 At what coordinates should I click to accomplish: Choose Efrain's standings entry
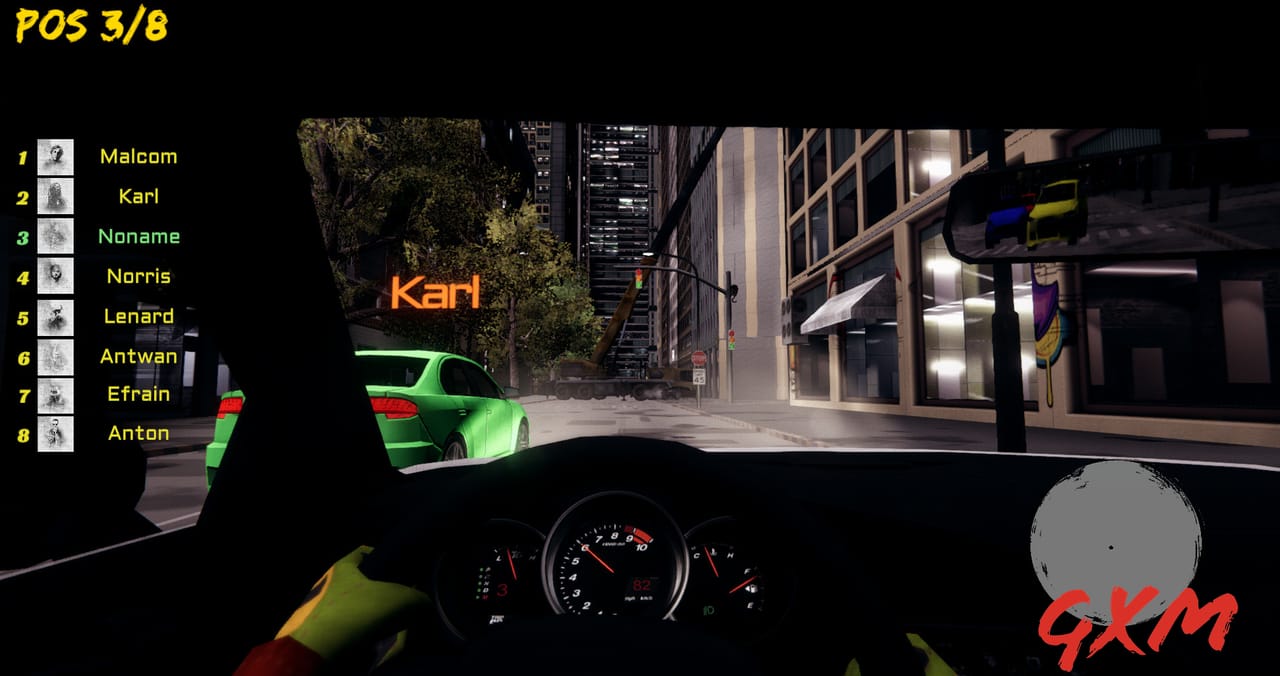(138, 394)
